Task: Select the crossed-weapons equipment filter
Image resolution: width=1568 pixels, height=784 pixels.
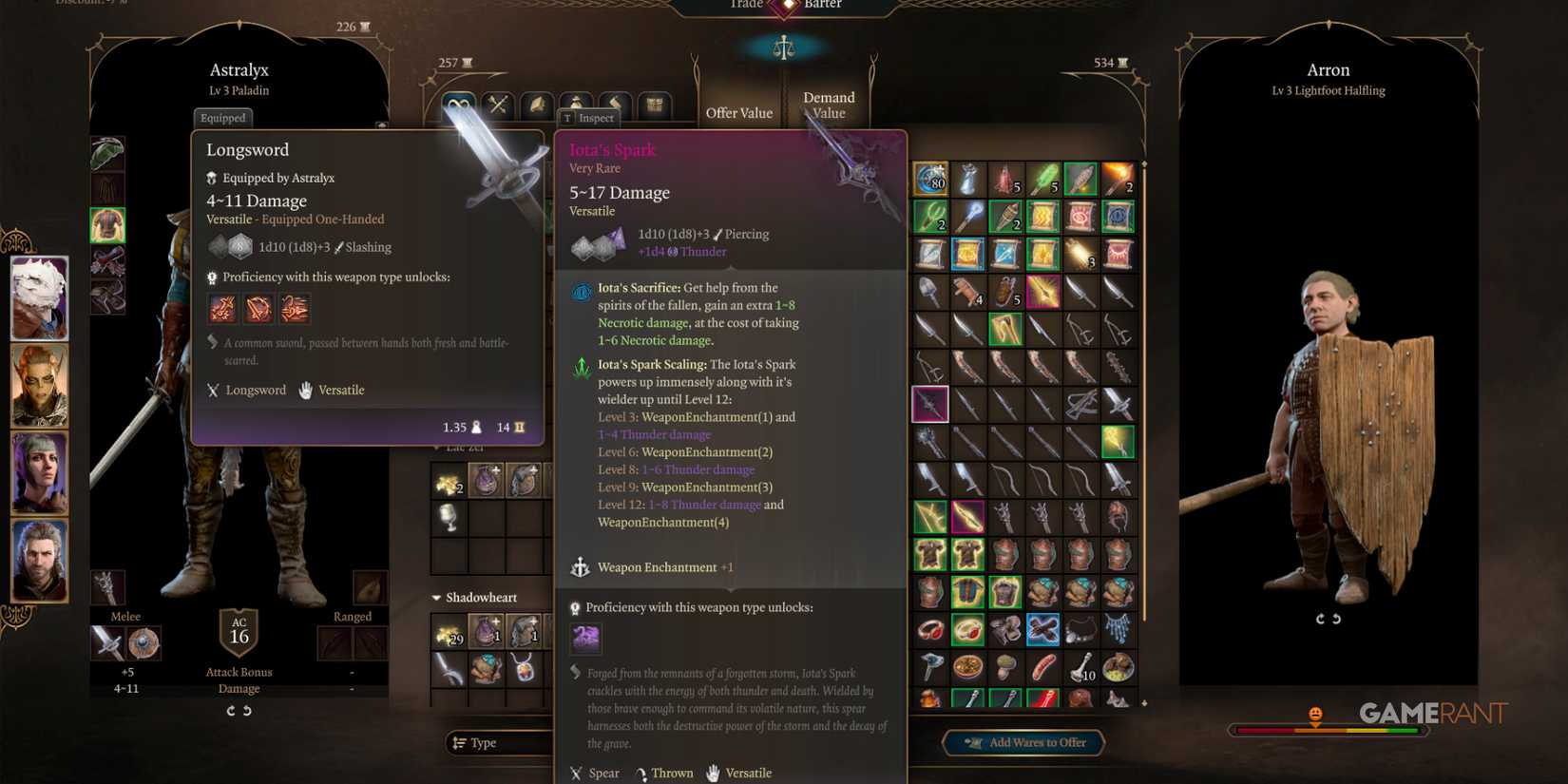Action: click(498, 105)
